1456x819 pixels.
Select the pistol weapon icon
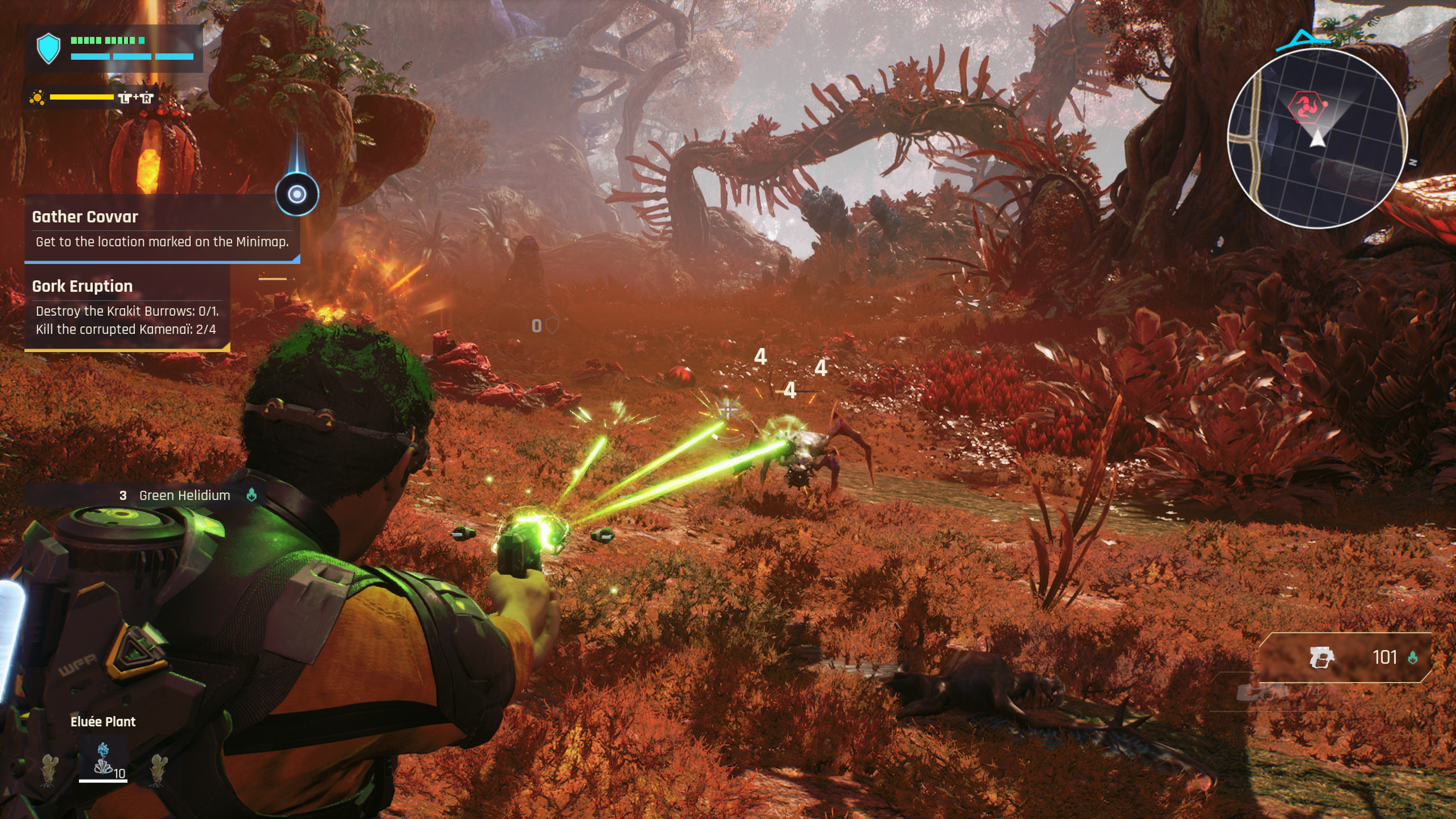pyautogui.click(x=1321, y=657)
